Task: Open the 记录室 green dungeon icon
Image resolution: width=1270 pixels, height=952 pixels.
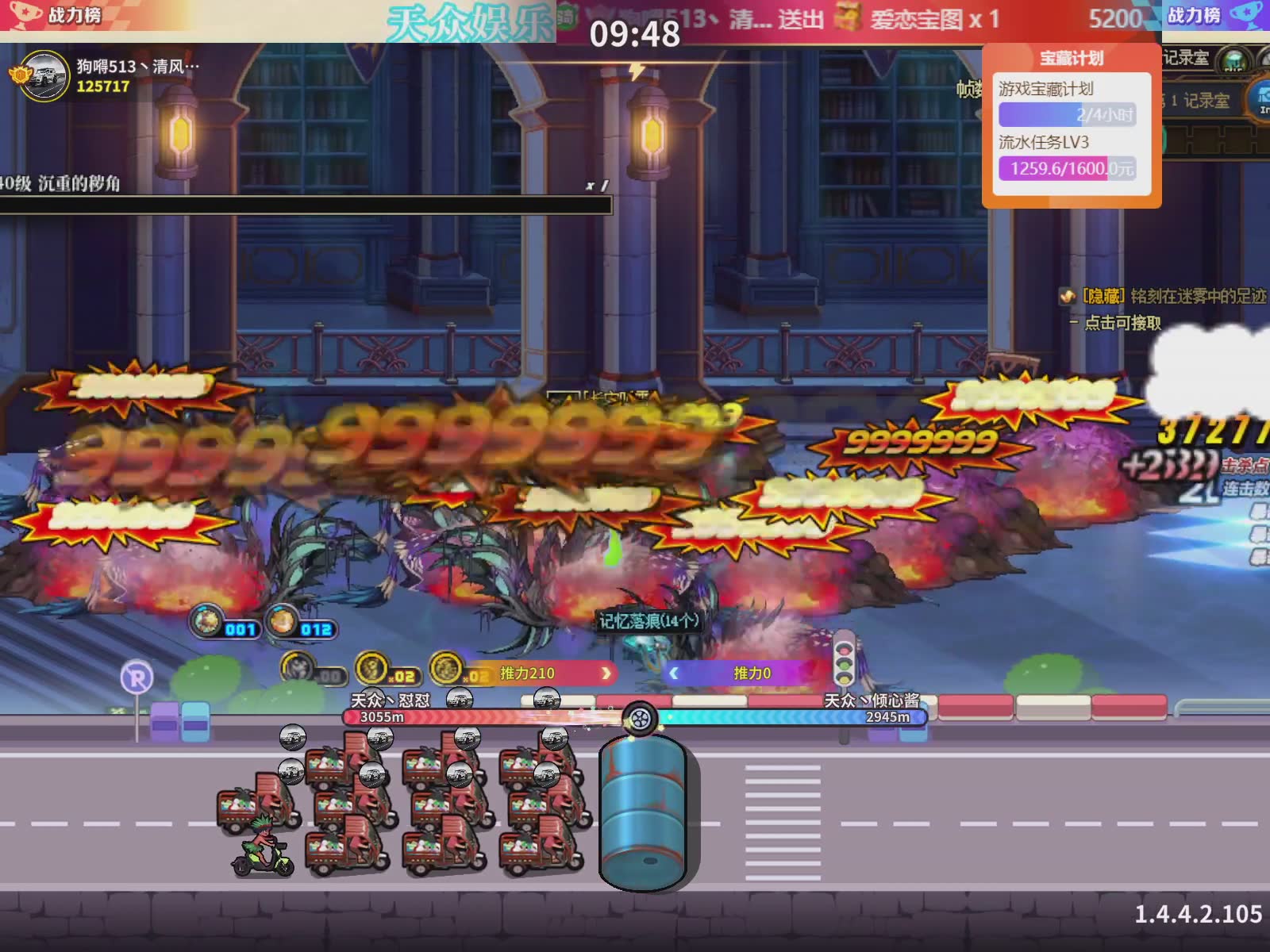Action: click(1234, 60)
